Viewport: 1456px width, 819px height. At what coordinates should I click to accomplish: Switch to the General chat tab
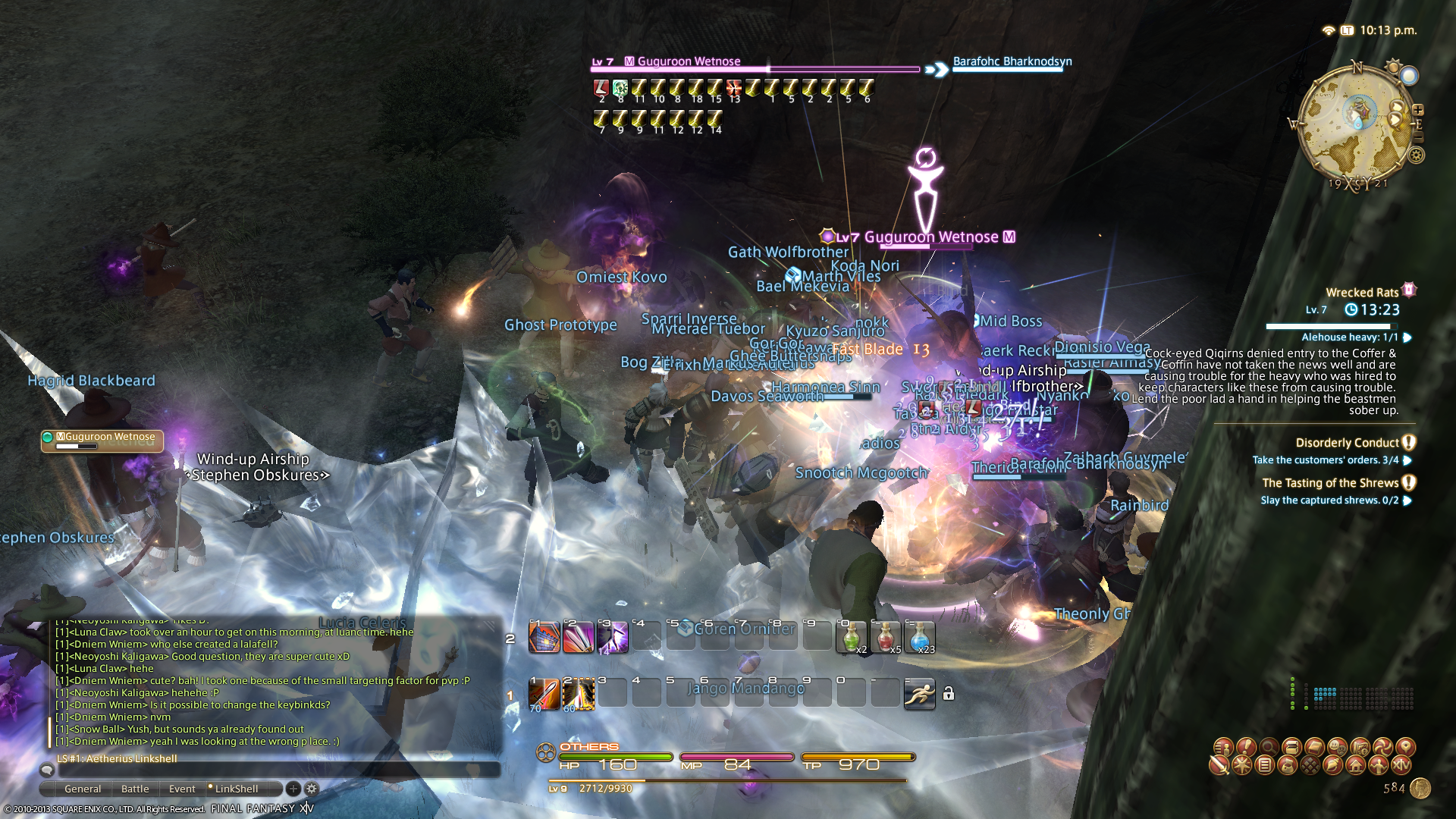coord(83,789)
